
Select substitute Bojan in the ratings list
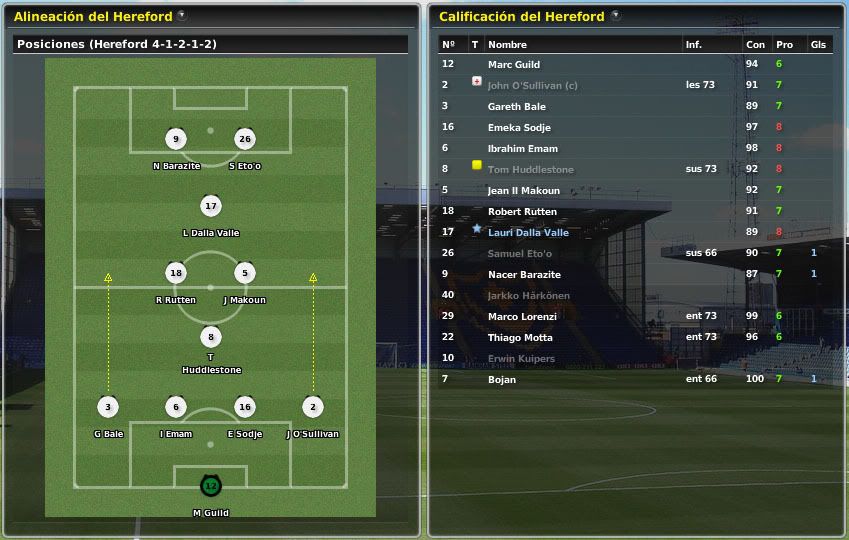tap(502, 379)
